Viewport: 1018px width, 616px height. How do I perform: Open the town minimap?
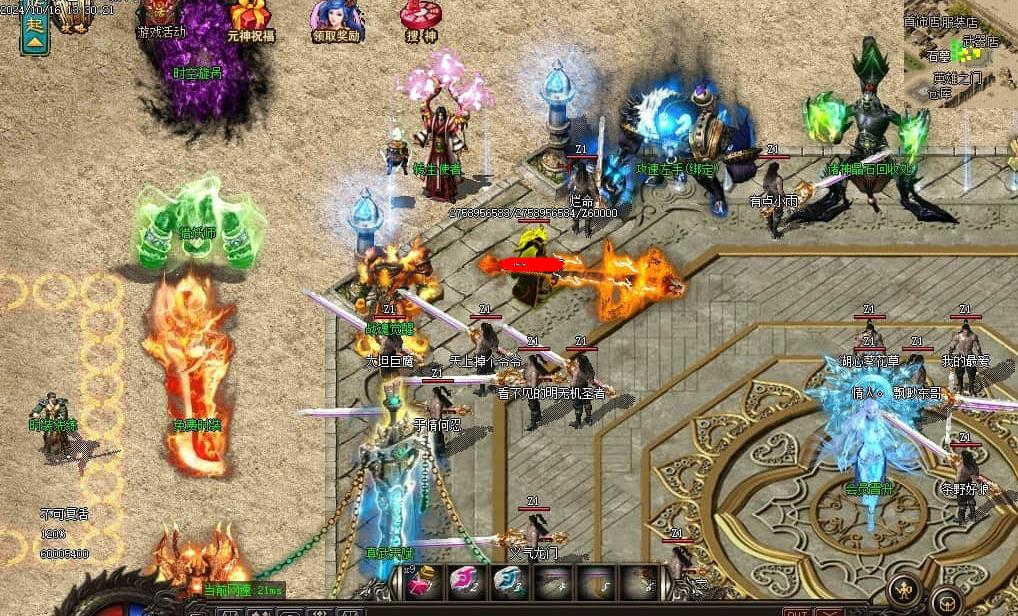click(x=959, y=52)
